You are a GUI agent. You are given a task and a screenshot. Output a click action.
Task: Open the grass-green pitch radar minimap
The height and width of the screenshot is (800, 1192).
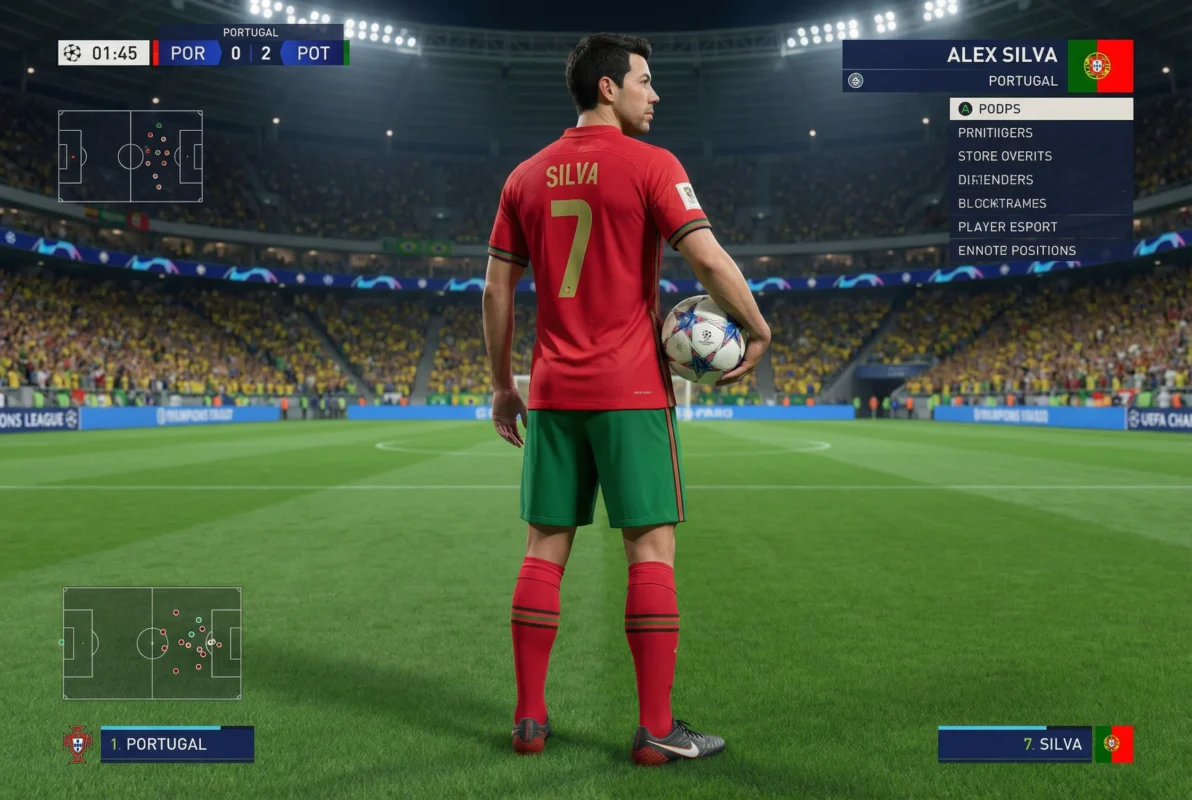(x=152, y=643)
